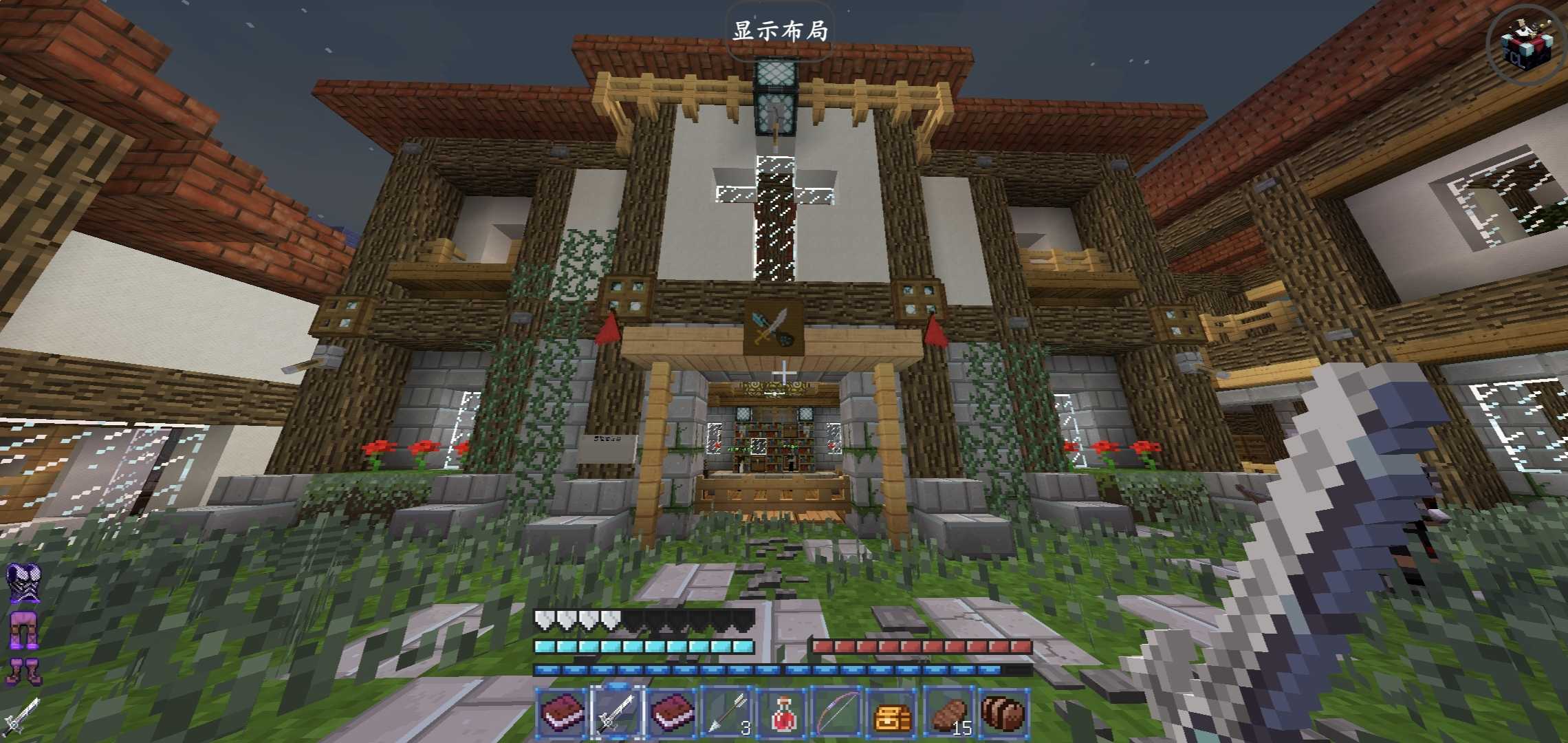Choose the red potion hotbar slot

point(783,711)
